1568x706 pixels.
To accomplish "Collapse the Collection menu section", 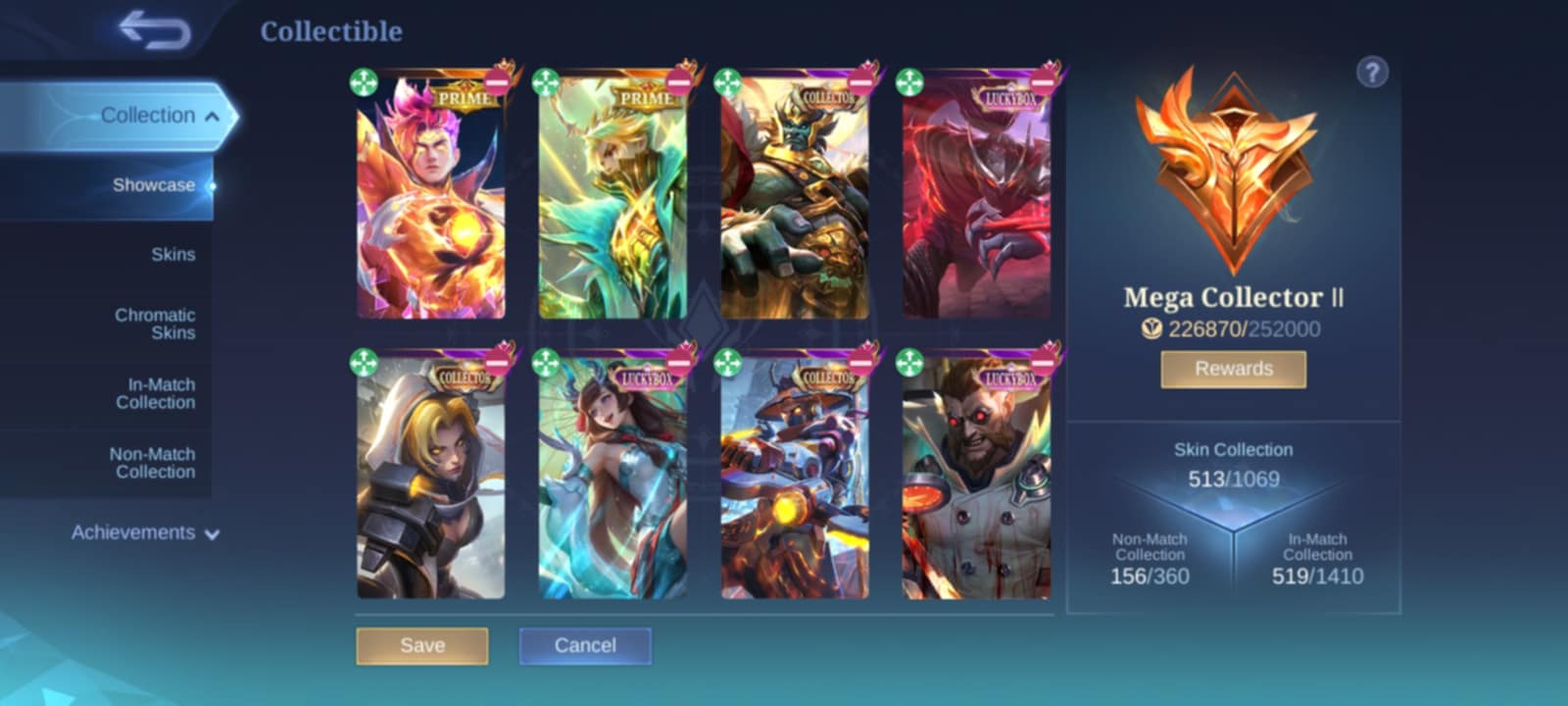I will [x=212, y=116].
